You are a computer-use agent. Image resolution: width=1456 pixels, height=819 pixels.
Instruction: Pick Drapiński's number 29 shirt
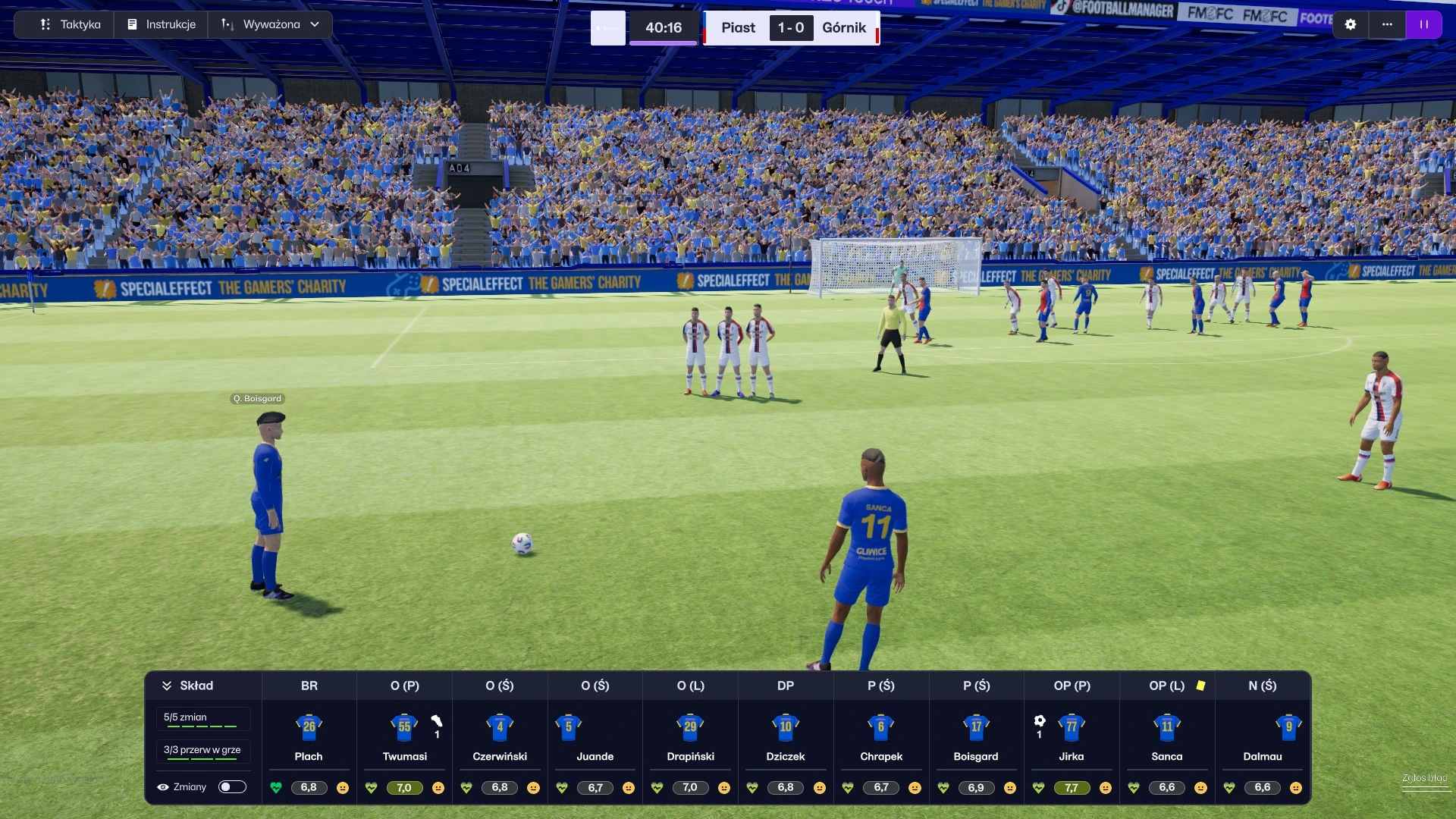(x=690, y=726)
